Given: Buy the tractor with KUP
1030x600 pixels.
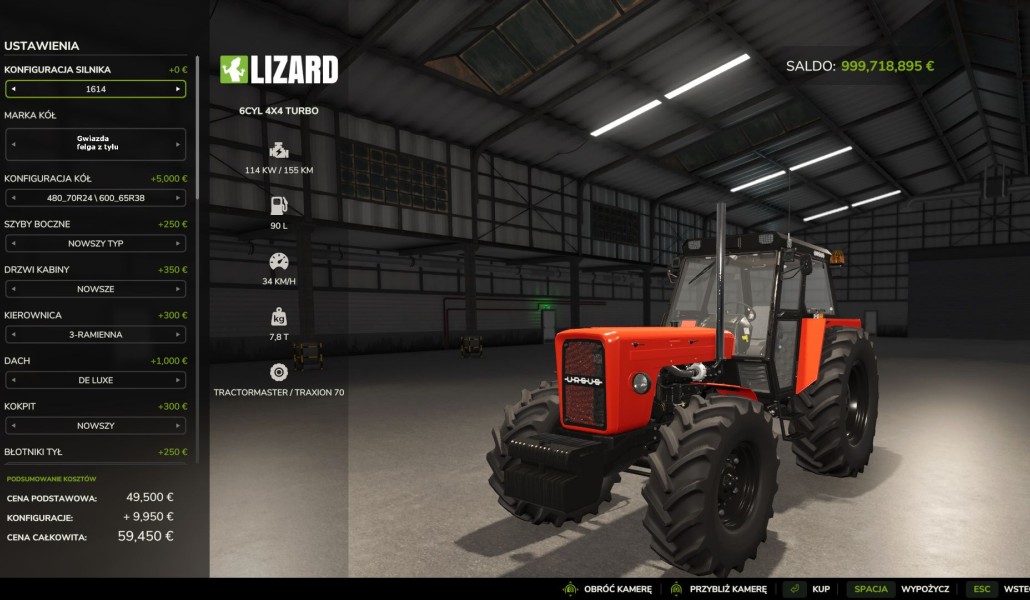Looking at the screenshot, I should coord(809,589).
